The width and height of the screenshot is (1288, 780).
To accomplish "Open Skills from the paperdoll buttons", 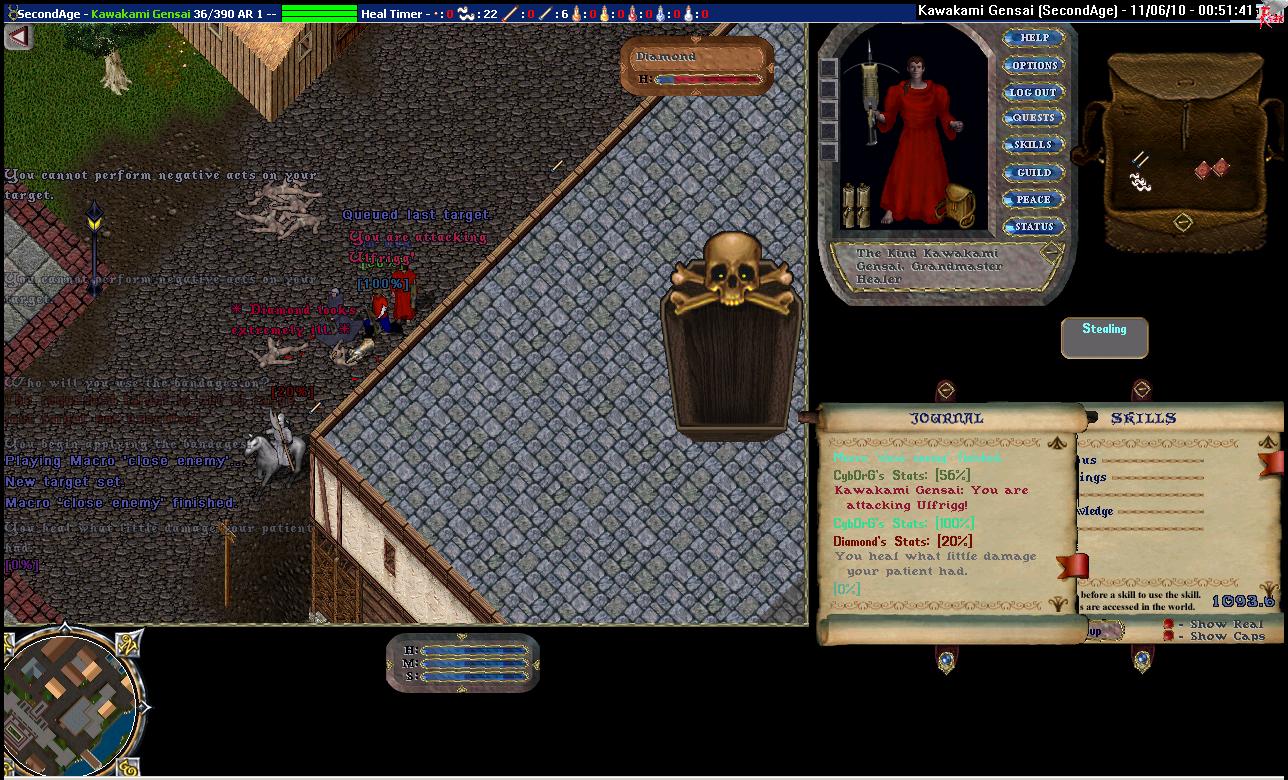I will (x=1033, y=145).
